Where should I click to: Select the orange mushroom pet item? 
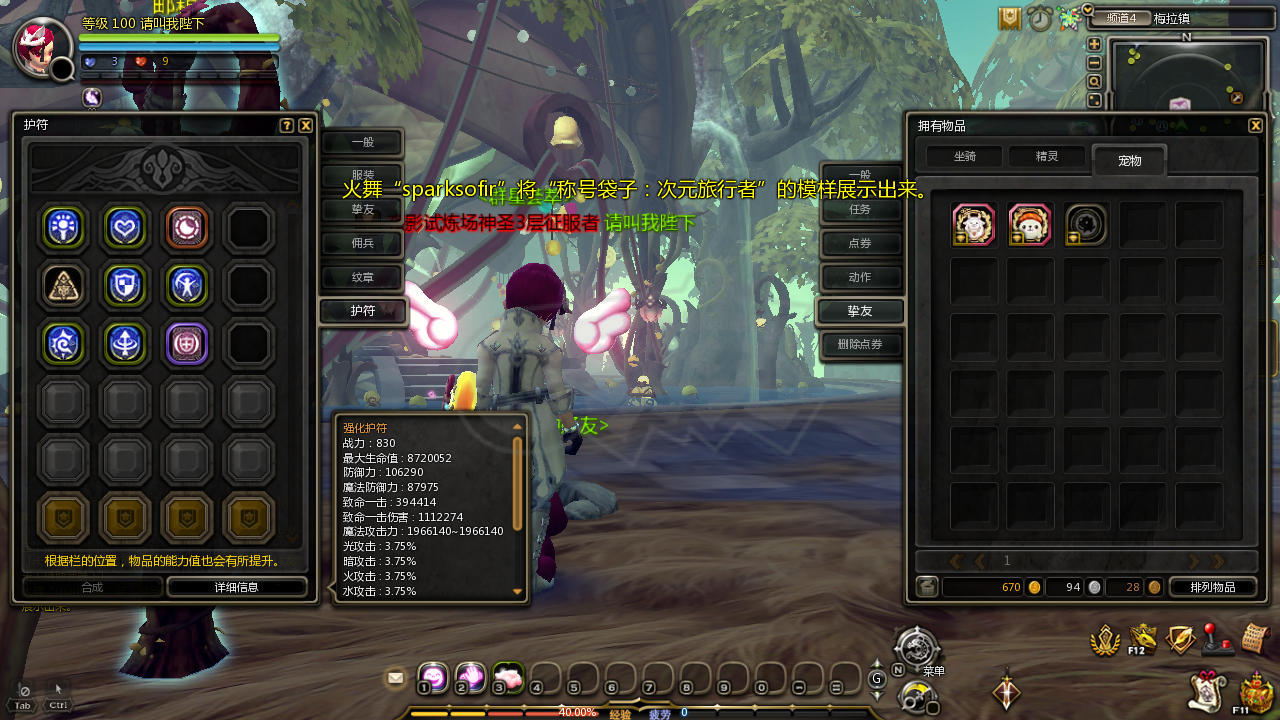pyautogui.click(x=1030, y=225)
